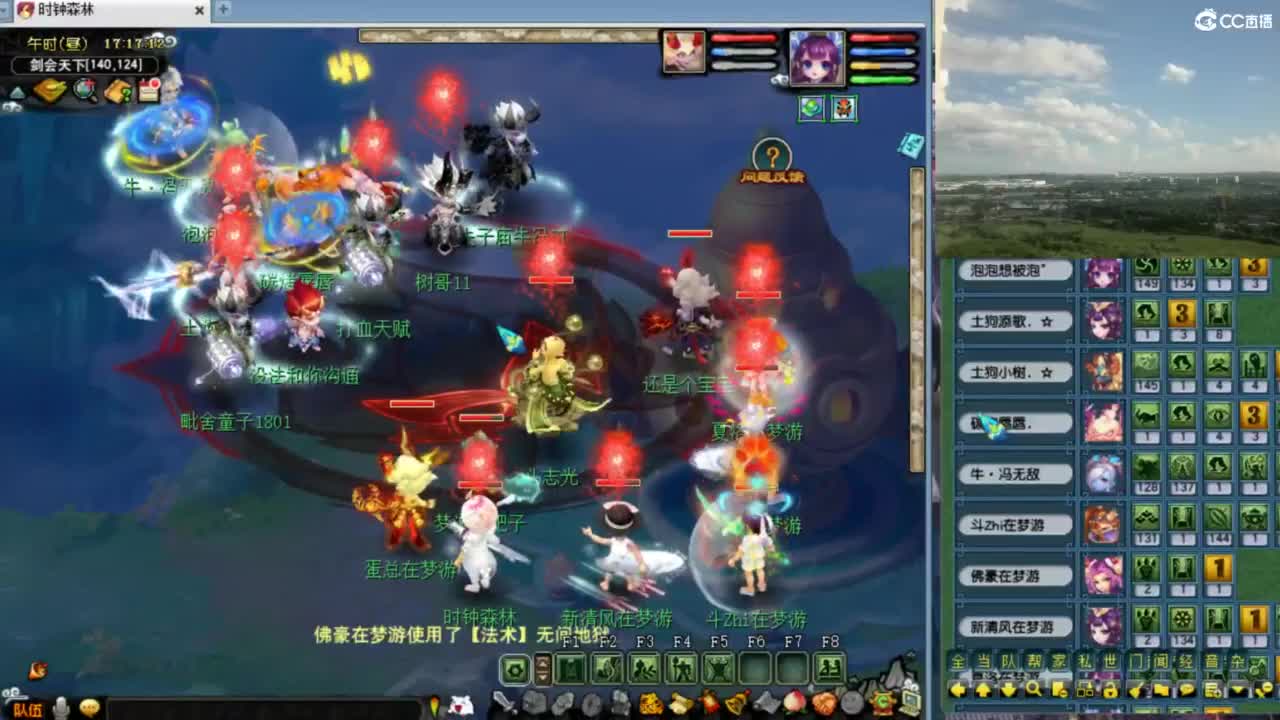
Task: Click the yellow down-arrow in the chat panel
Action: pyautogui.click(x=1009, y=690)
